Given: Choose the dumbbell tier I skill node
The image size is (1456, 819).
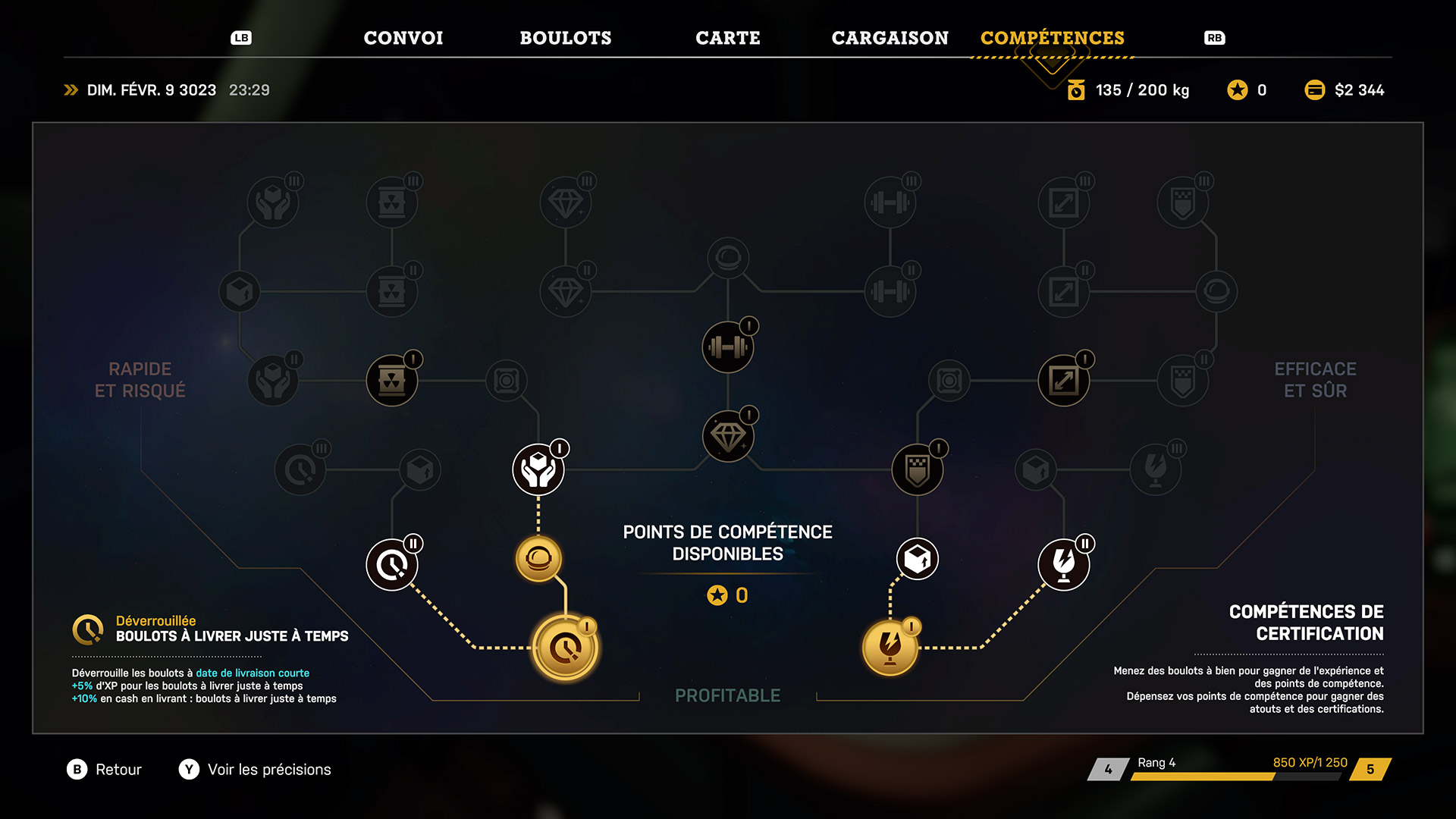Looking at the screenshot, I should click(728, 347).
